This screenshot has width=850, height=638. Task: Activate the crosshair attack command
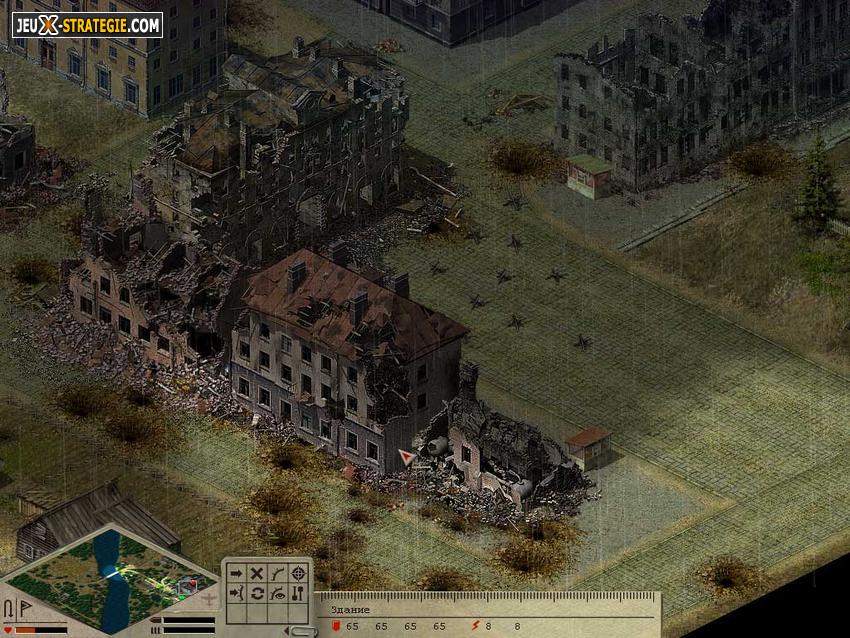[298, 573]
